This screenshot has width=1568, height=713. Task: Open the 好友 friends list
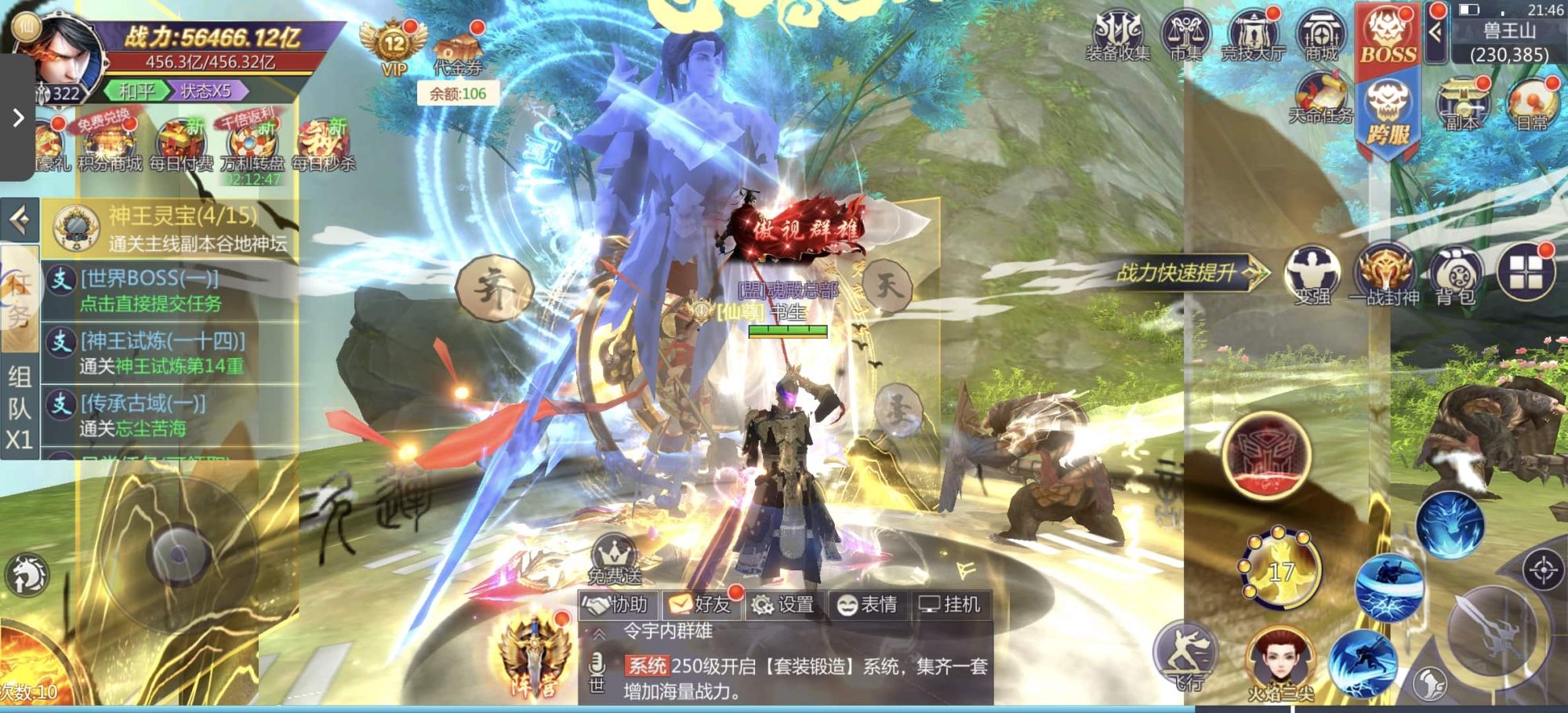pyautogui.click(x=700, y=605)
